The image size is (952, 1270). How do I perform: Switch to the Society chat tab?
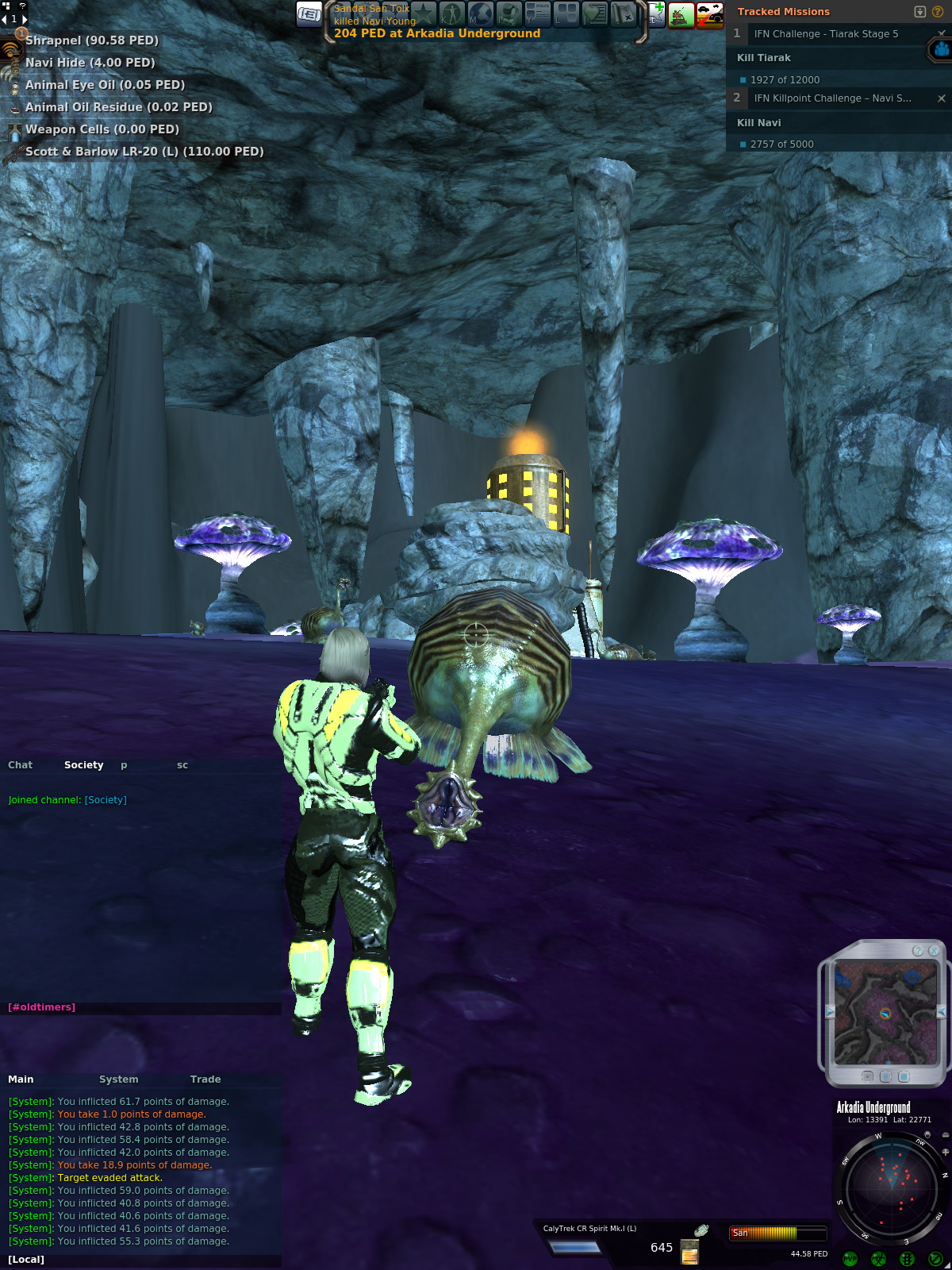(83, 765)
